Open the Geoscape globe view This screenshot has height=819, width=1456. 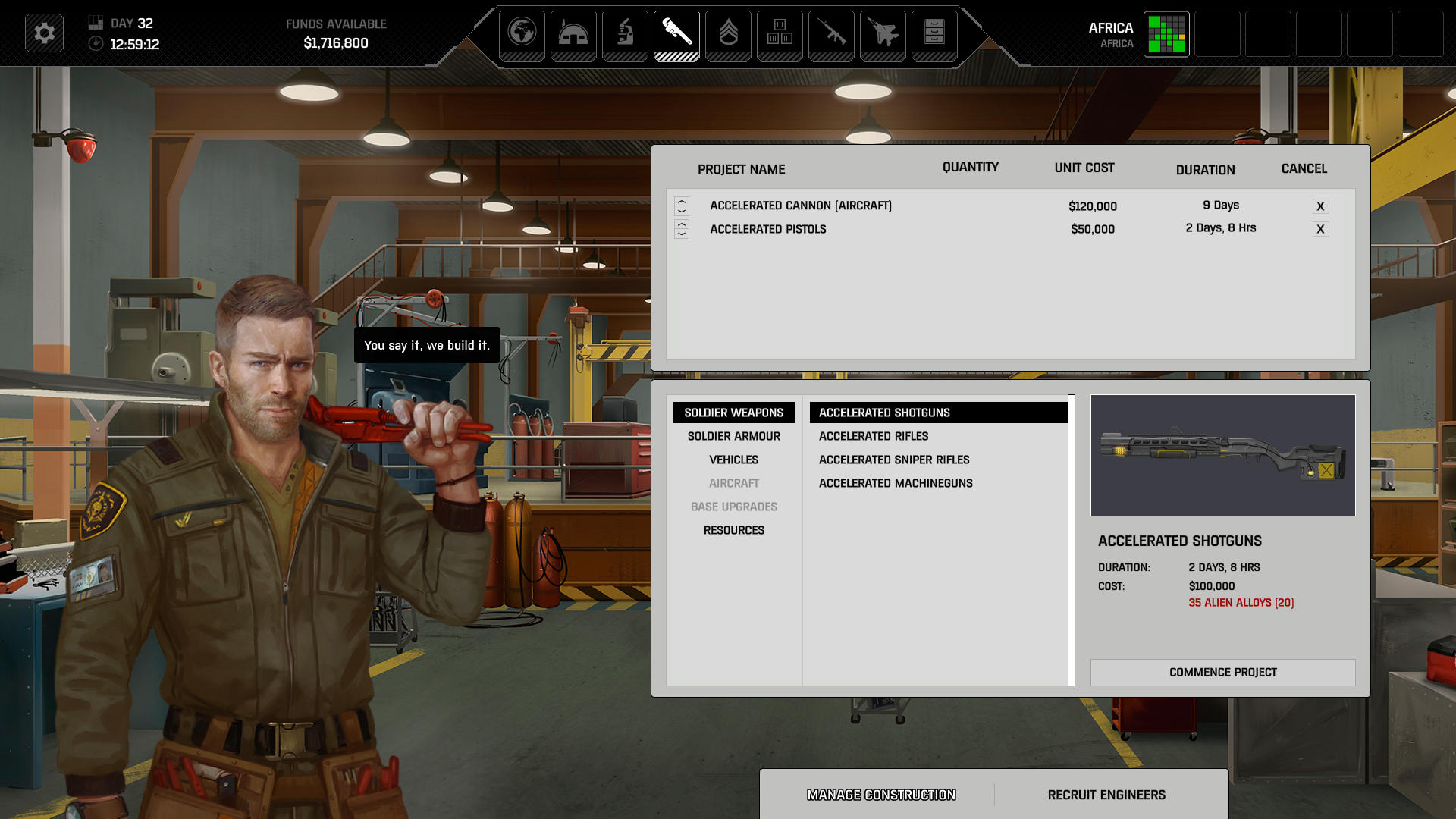coord(522,33)
